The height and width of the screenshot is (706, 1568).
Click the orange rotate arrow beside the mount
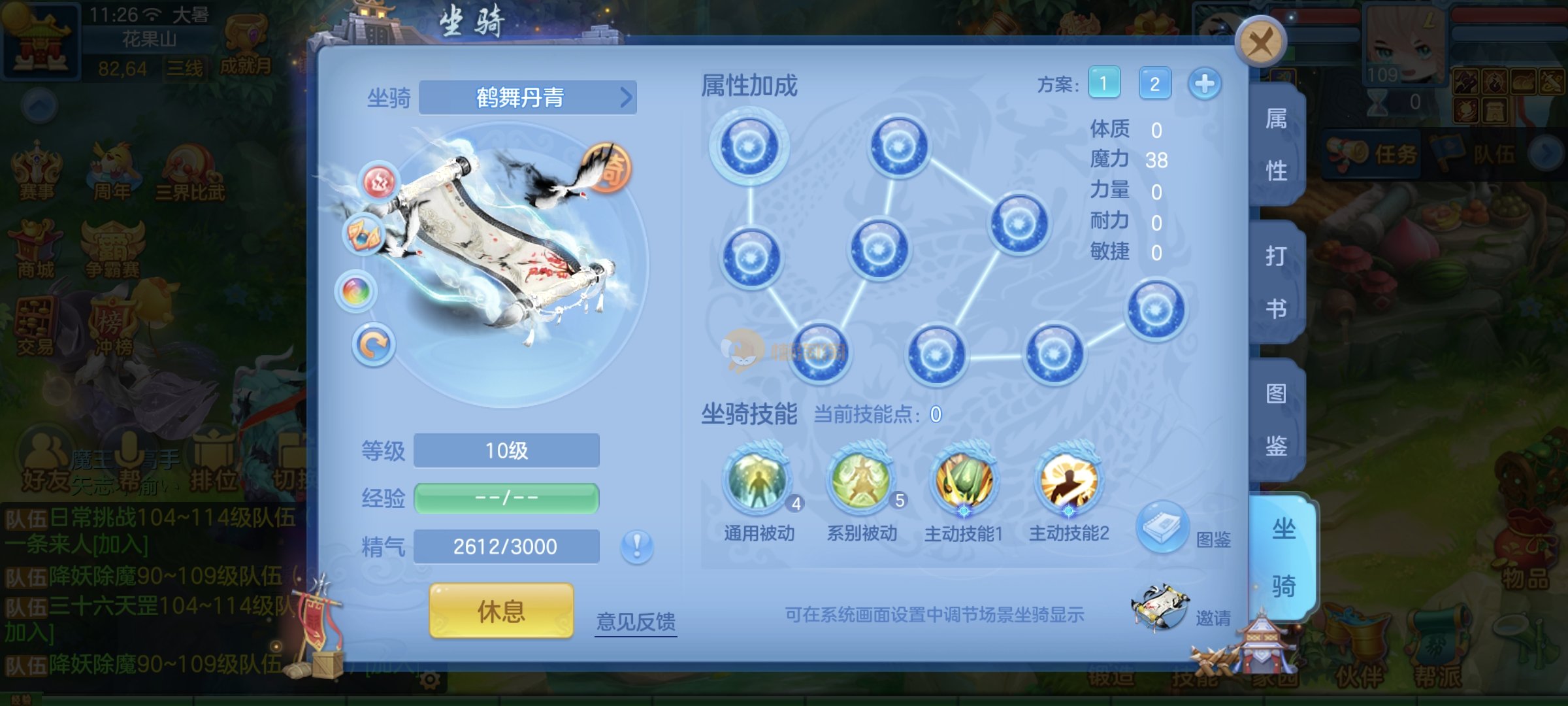(x=374, y=345)
